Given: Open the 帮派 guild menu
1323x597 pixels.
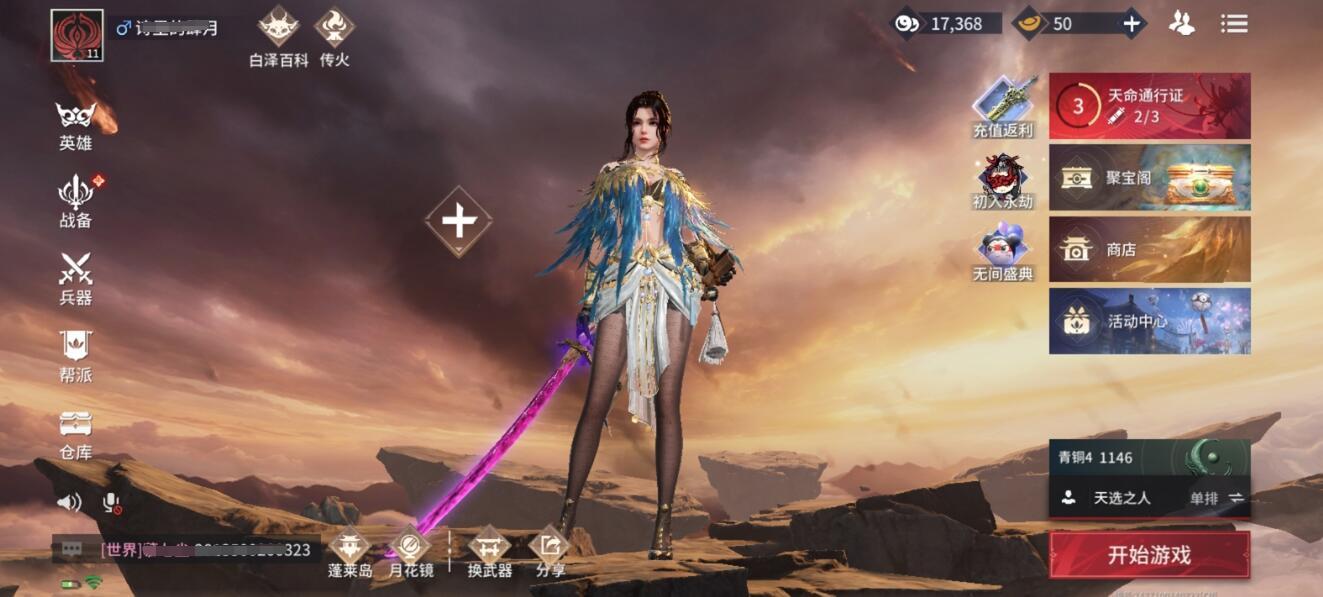Looking at the screenshot, I should 75,355.
